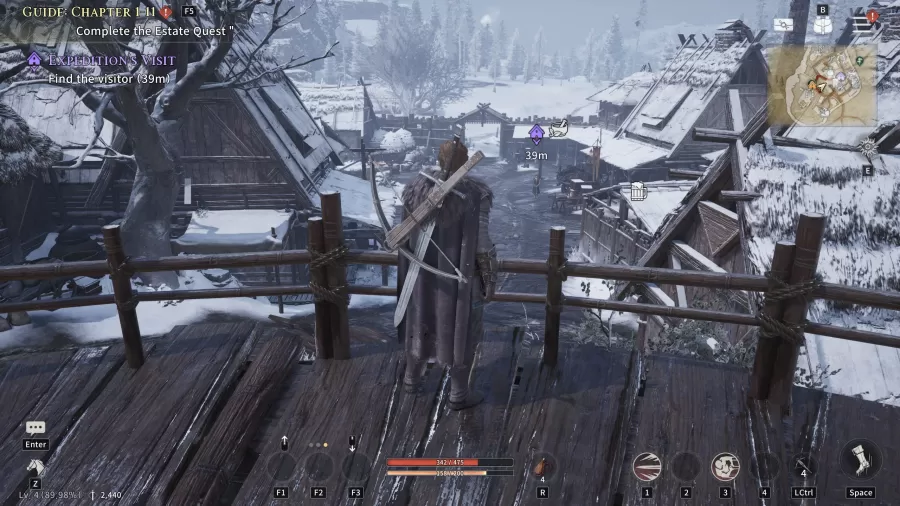Viewport: 900px width, 506px height.
Task: Click the purple quest waypoint marker
Action: click(536, 133)
